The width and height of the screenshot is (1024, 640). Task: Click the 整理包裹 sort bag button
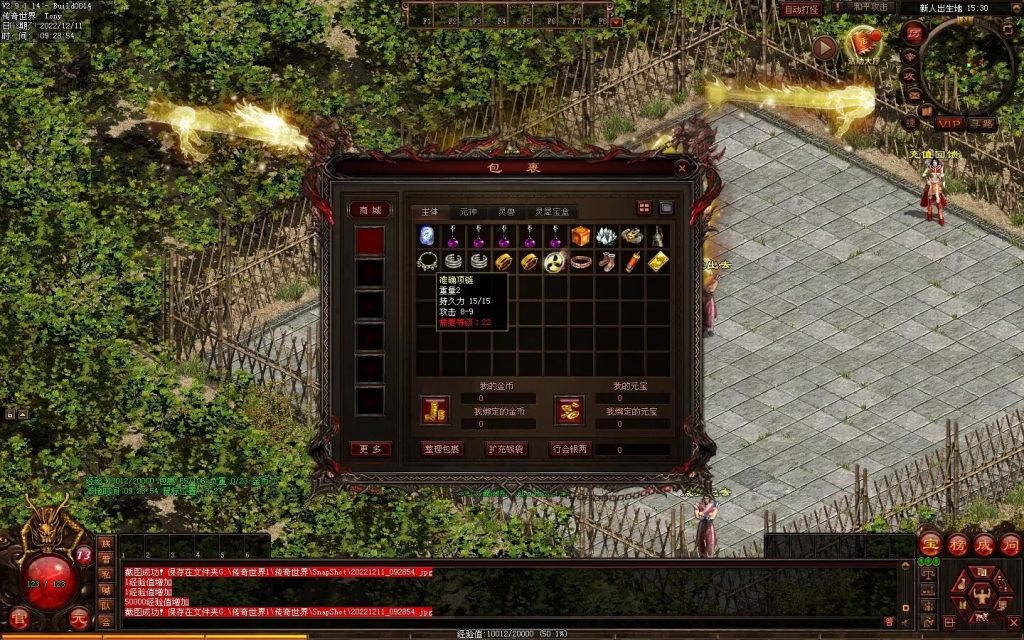point(441,449)
